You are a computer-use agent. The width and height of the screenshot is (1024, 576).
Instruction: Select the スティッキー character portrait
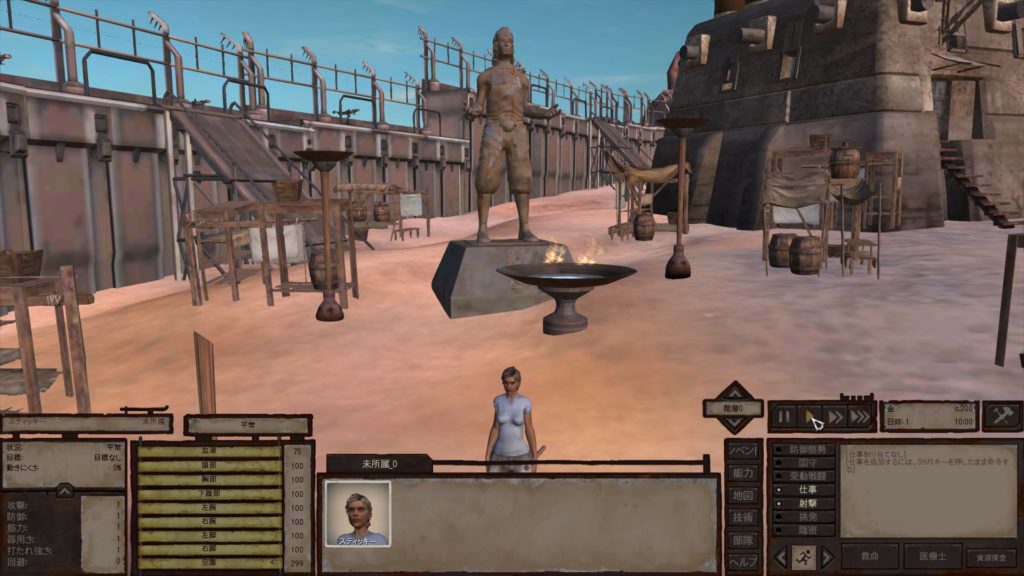pos(357,514)
